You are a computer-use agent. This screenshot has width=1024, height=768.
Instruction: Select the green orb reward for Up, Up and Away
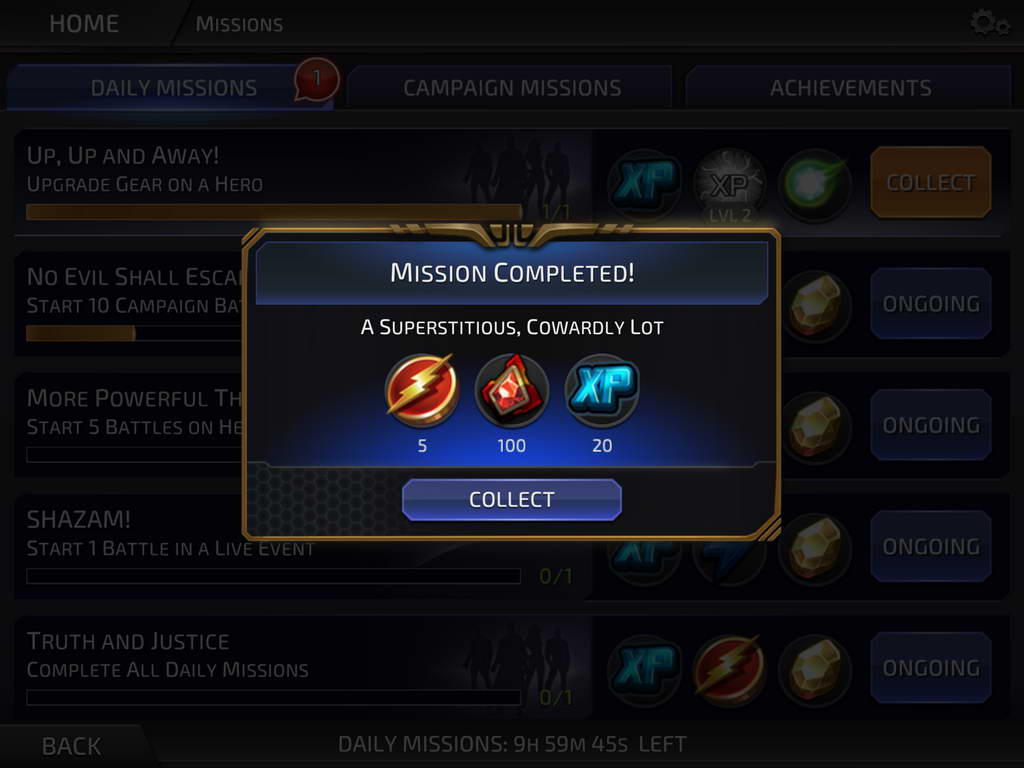click(815, 184)
